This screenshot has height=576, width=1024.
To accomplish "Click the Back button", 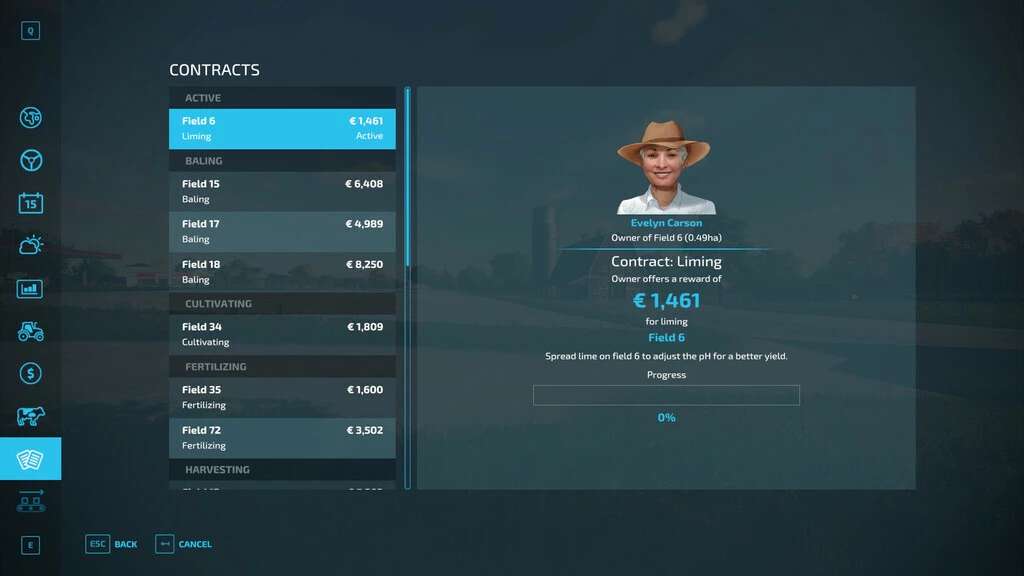I will [x=112, y=544].
